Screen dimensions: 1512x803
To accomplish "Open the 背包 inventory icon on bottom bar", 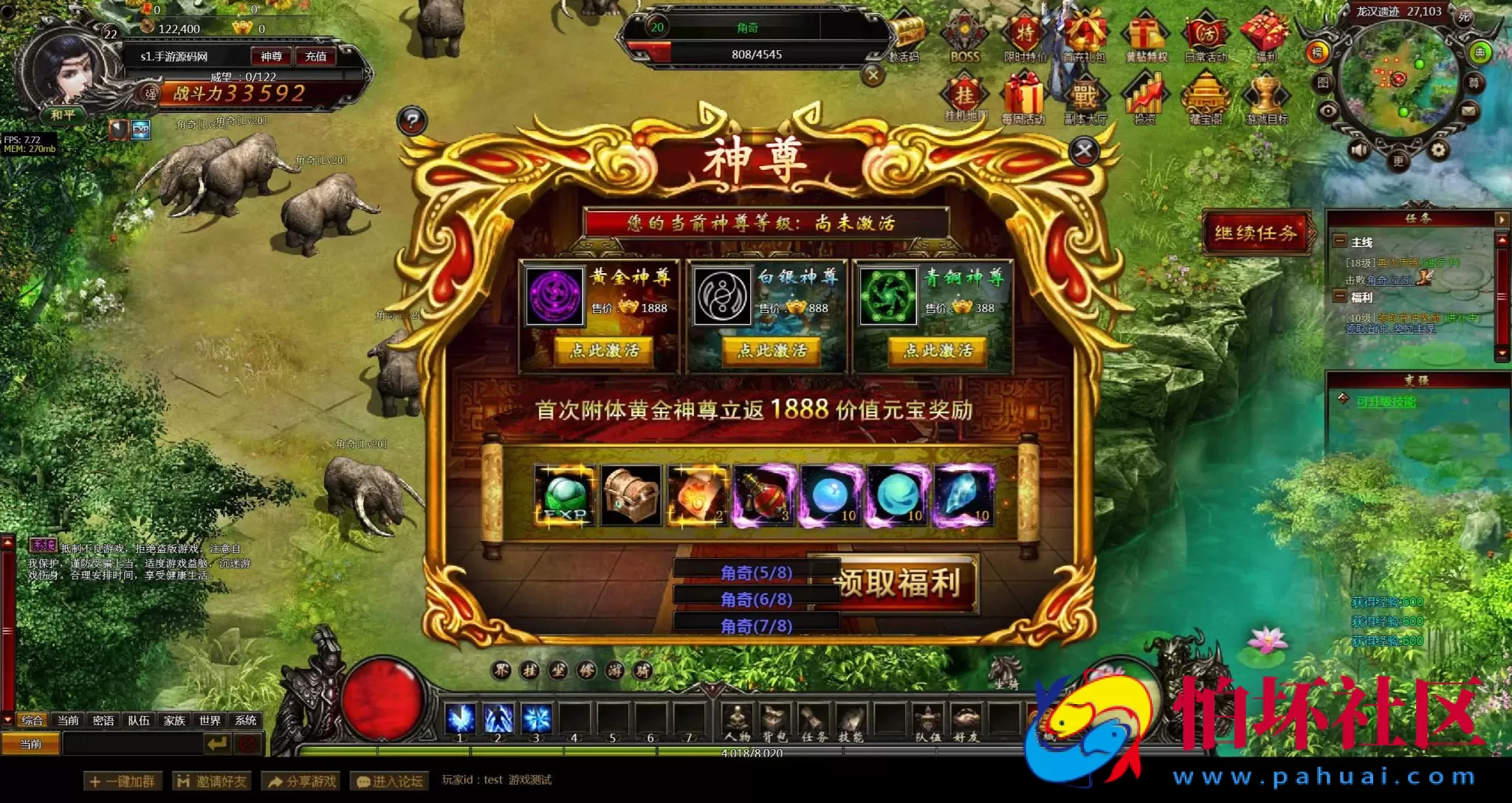I will click(774, 716).
